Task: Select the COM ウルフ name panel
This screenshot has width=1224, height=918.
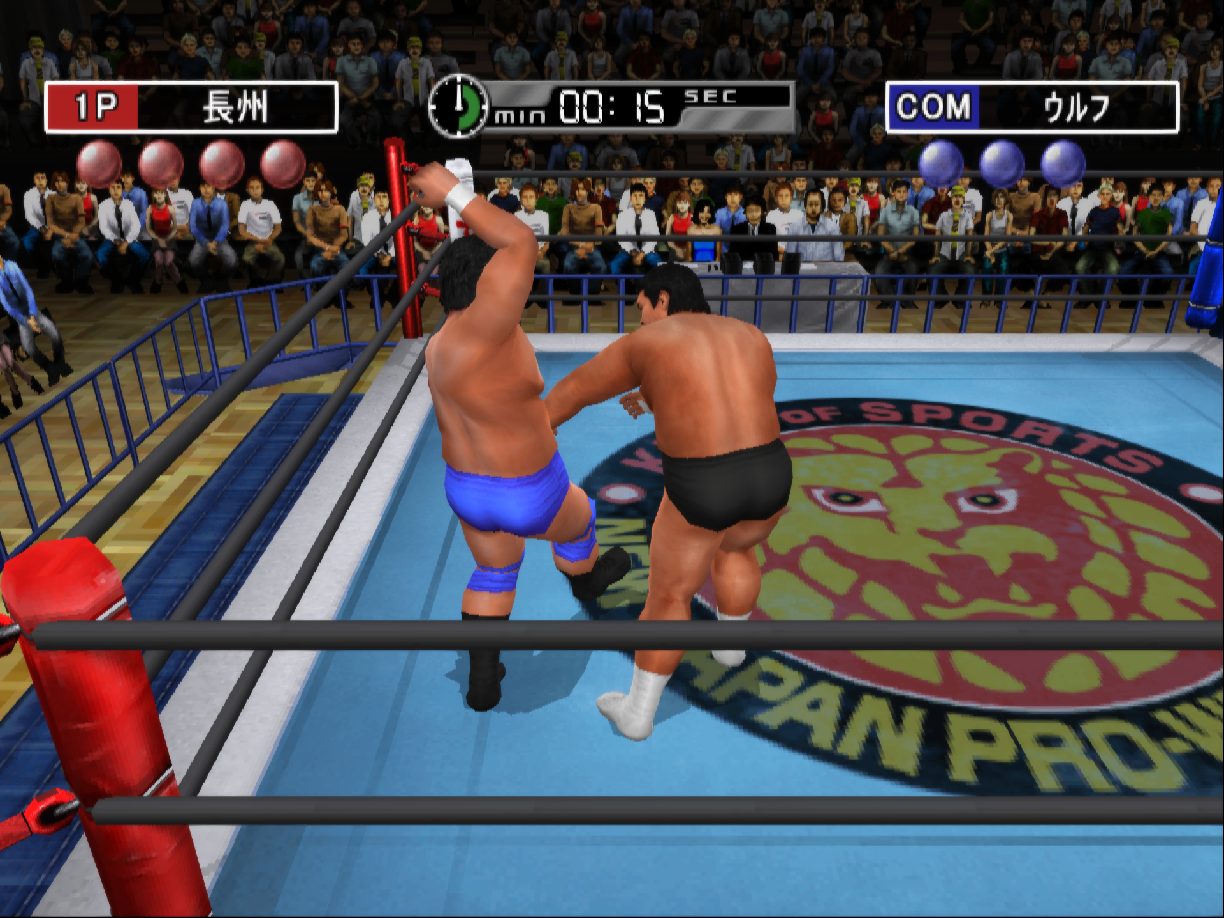Action: click(1032, 108)
